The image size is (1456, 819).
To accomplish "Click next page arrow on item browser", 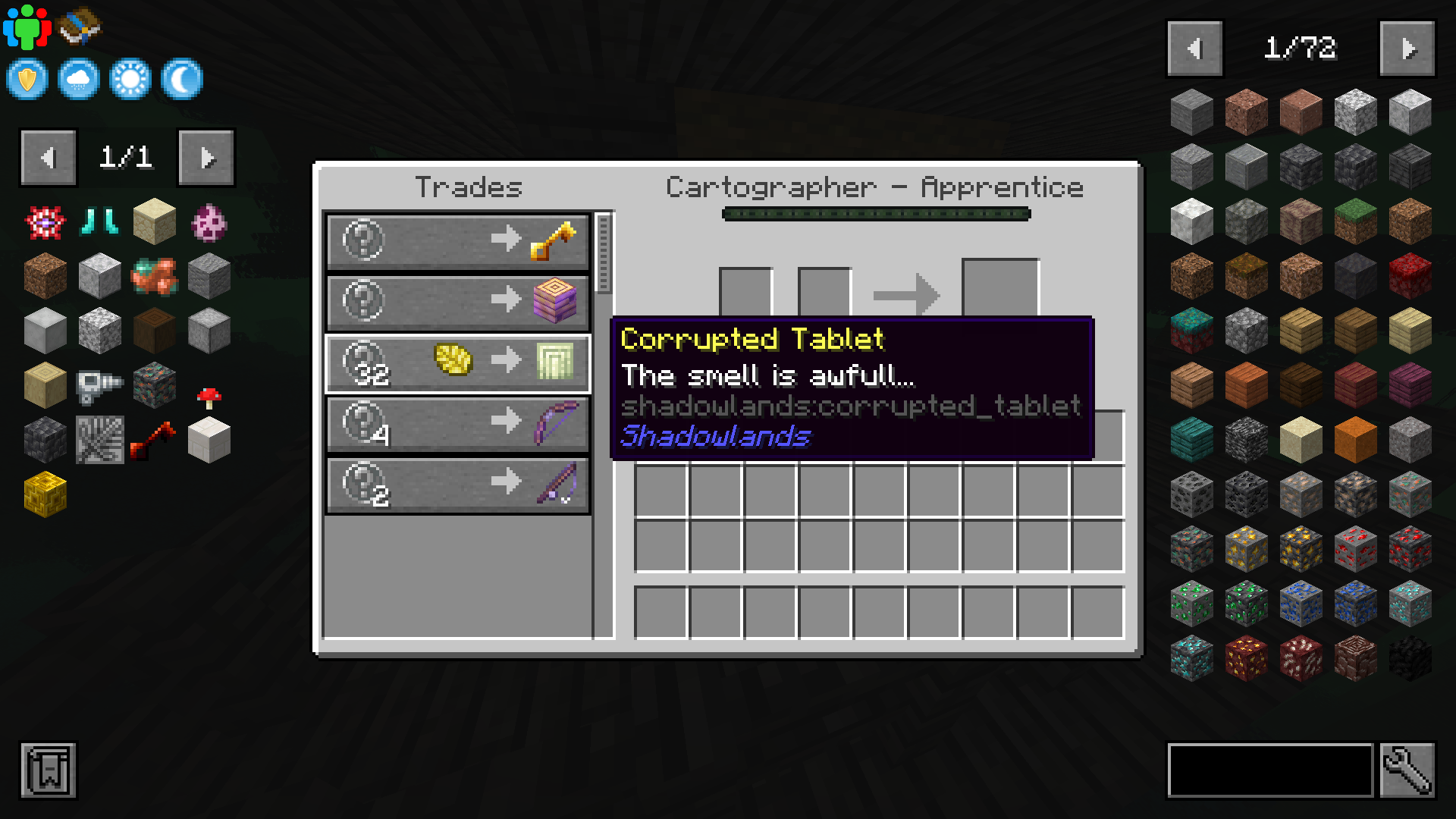I will pyautogui.click(x=1408, y=47).
